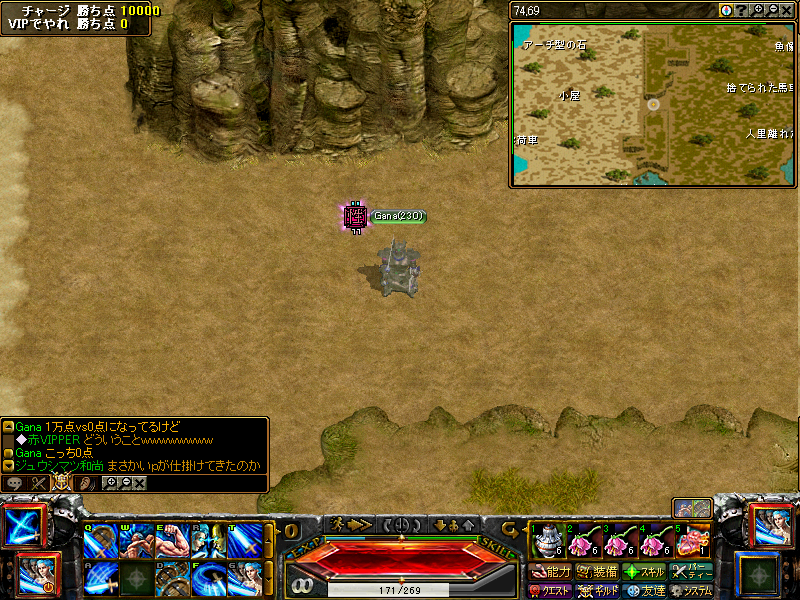
Task: Switch to the speech bubble chat tab
Action: [x=15, y=483]
